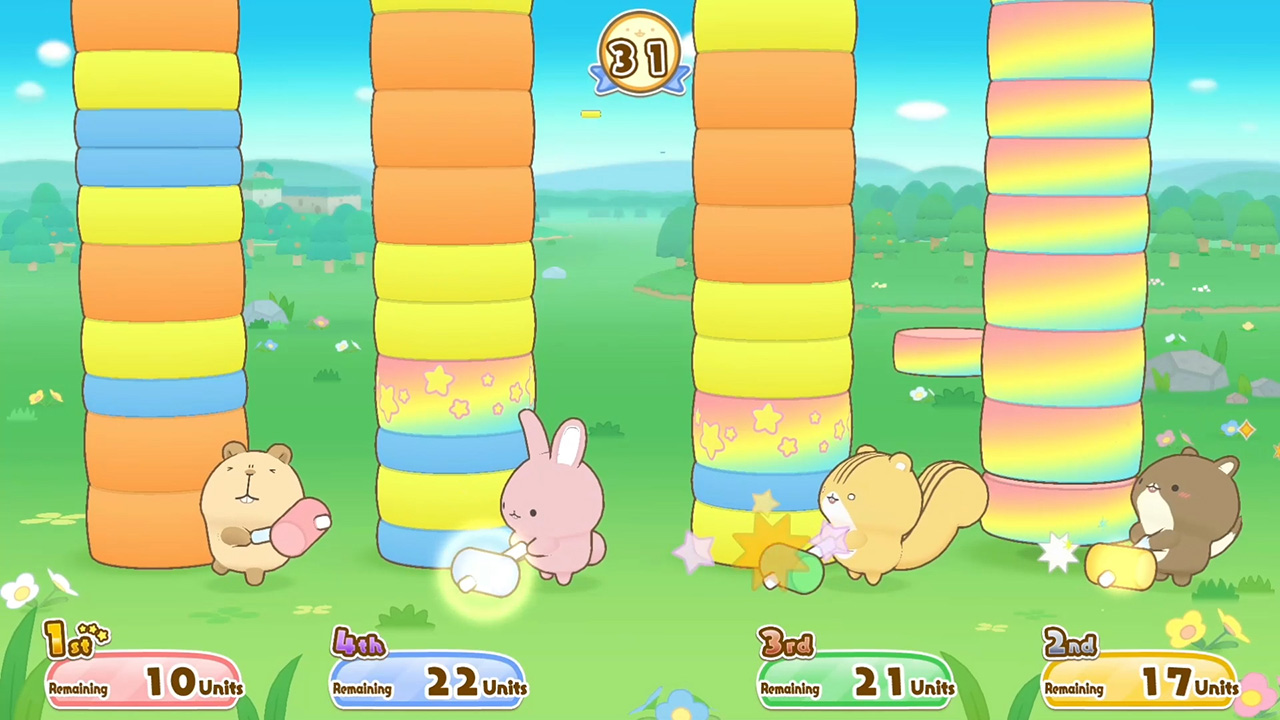1280x720 pixels.
Task: Click the dark beaver character on the right
Action: point(1185,500)
